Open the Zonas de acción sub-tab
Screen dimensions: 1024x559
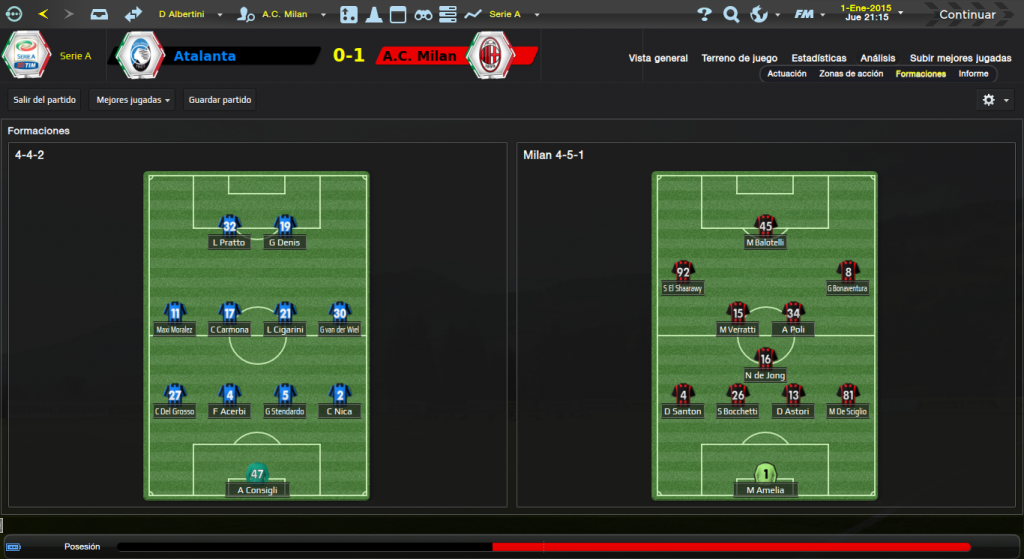click(x=850, y=74)
